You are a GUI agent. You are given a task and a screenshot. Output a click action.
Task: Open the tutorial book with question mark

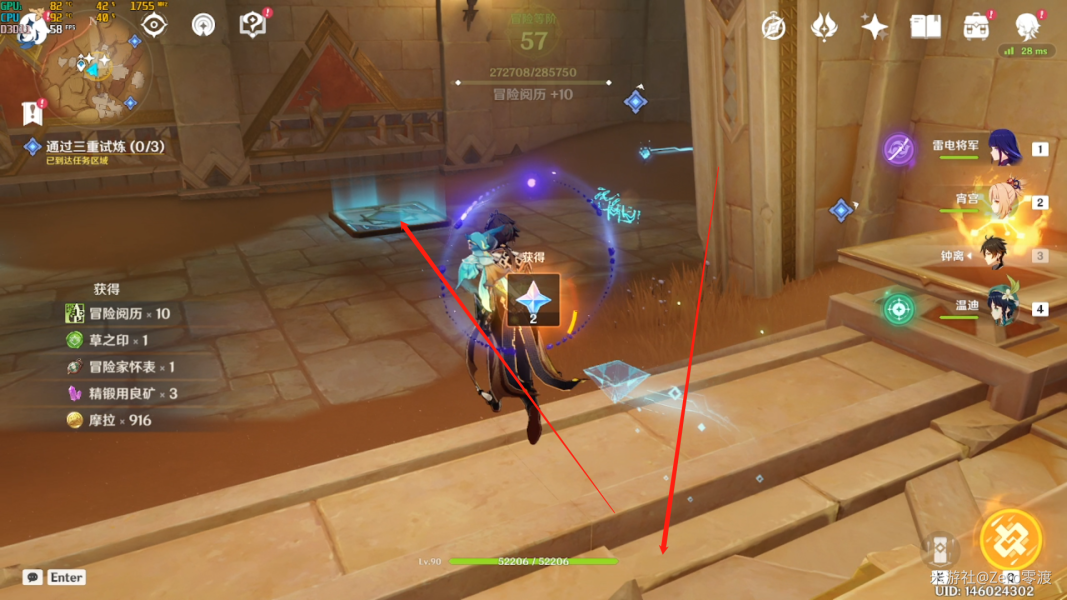[x=253, y=25]
